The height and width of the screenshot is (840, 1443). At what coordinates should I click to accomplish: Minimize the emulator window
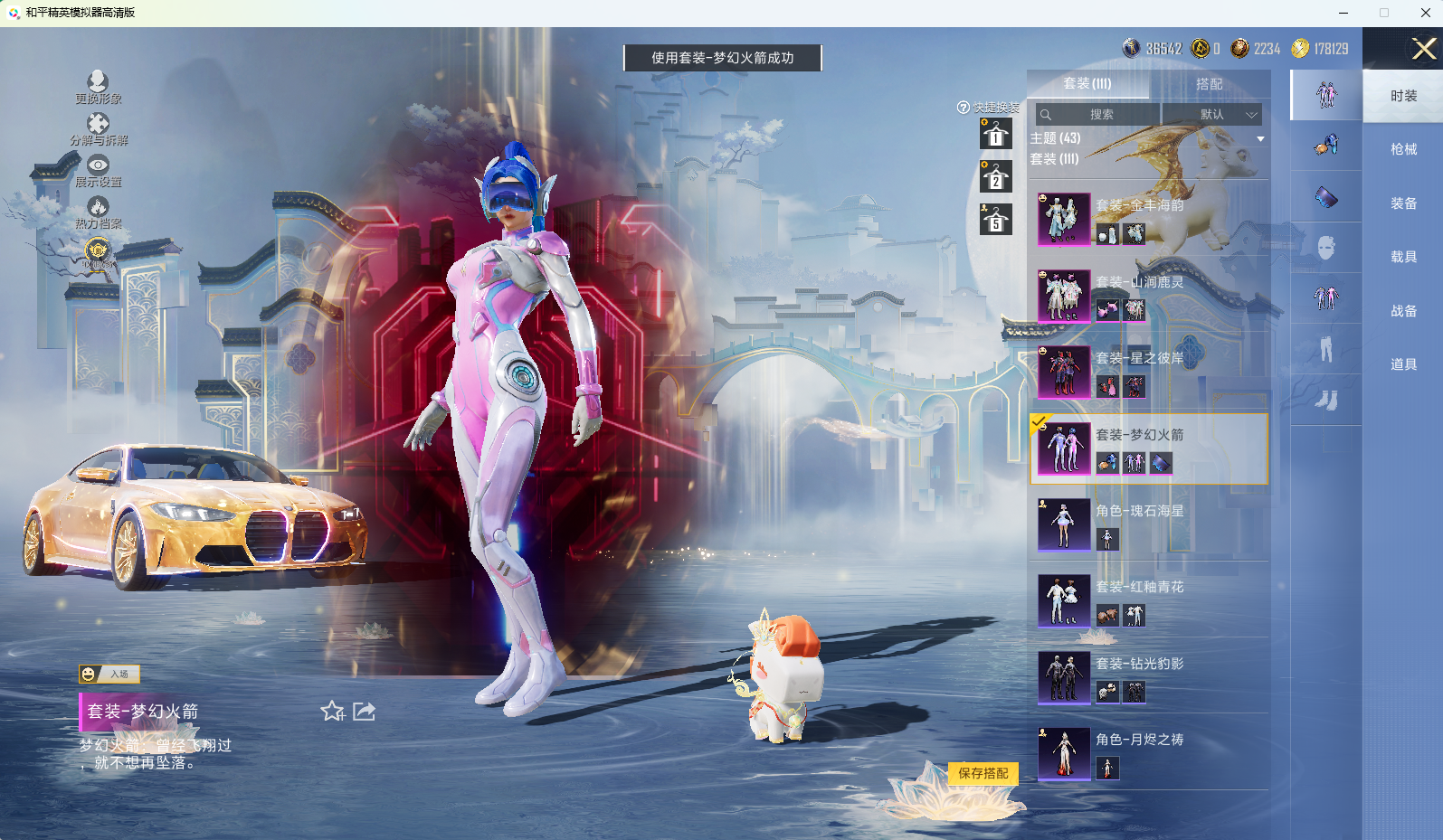pyautogui.click(x=1343, y=13)
